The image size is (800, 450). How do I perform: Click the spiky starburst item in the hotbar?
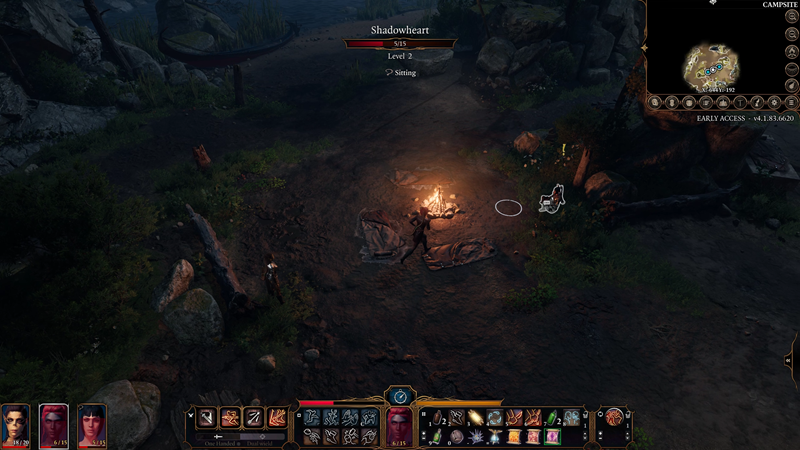(x=476, y=437)
